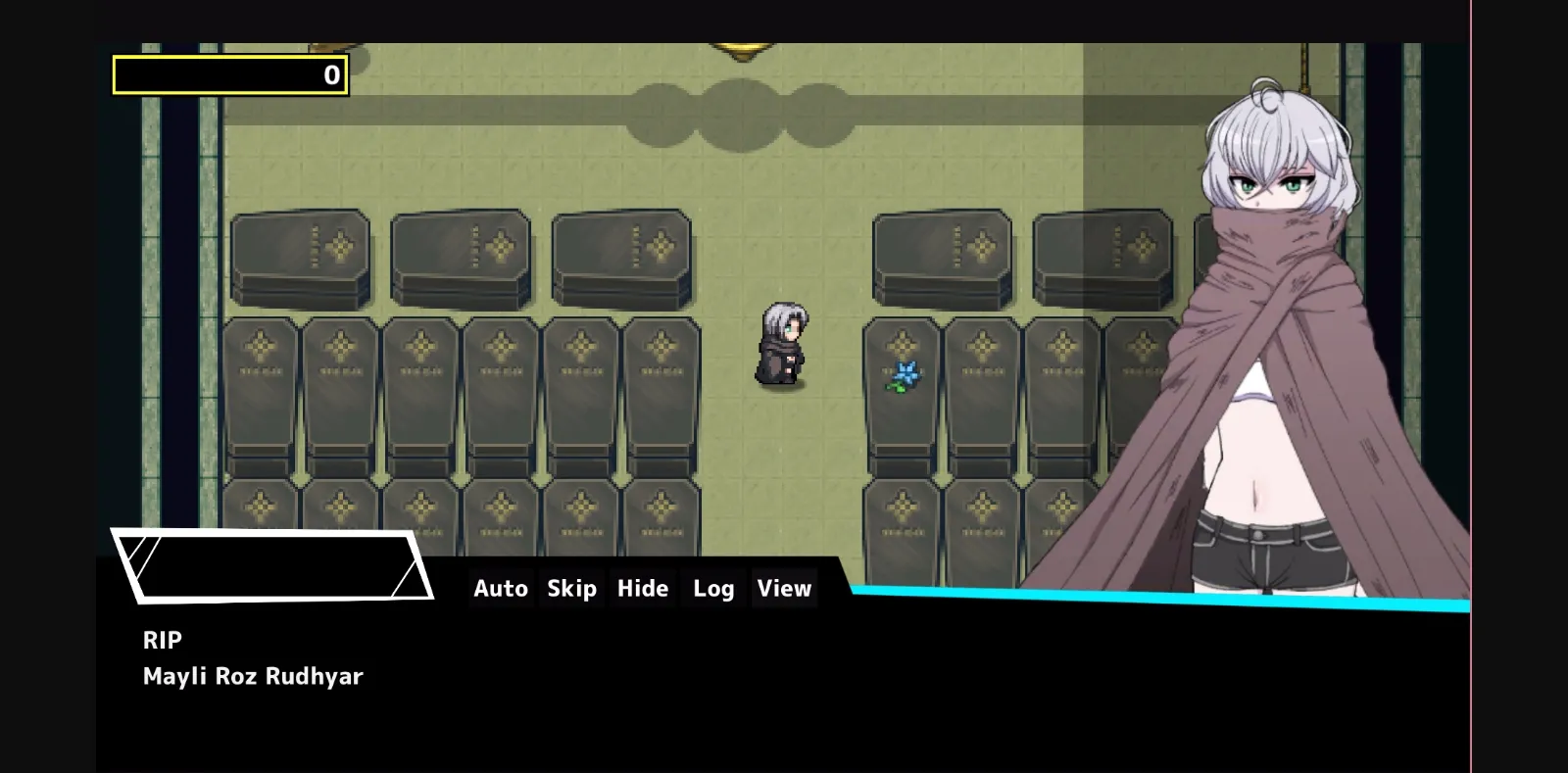The width and height of the screenshot is (1568, 773).
Task: Click the dialogue text area to advance
Action: point(490,676)
